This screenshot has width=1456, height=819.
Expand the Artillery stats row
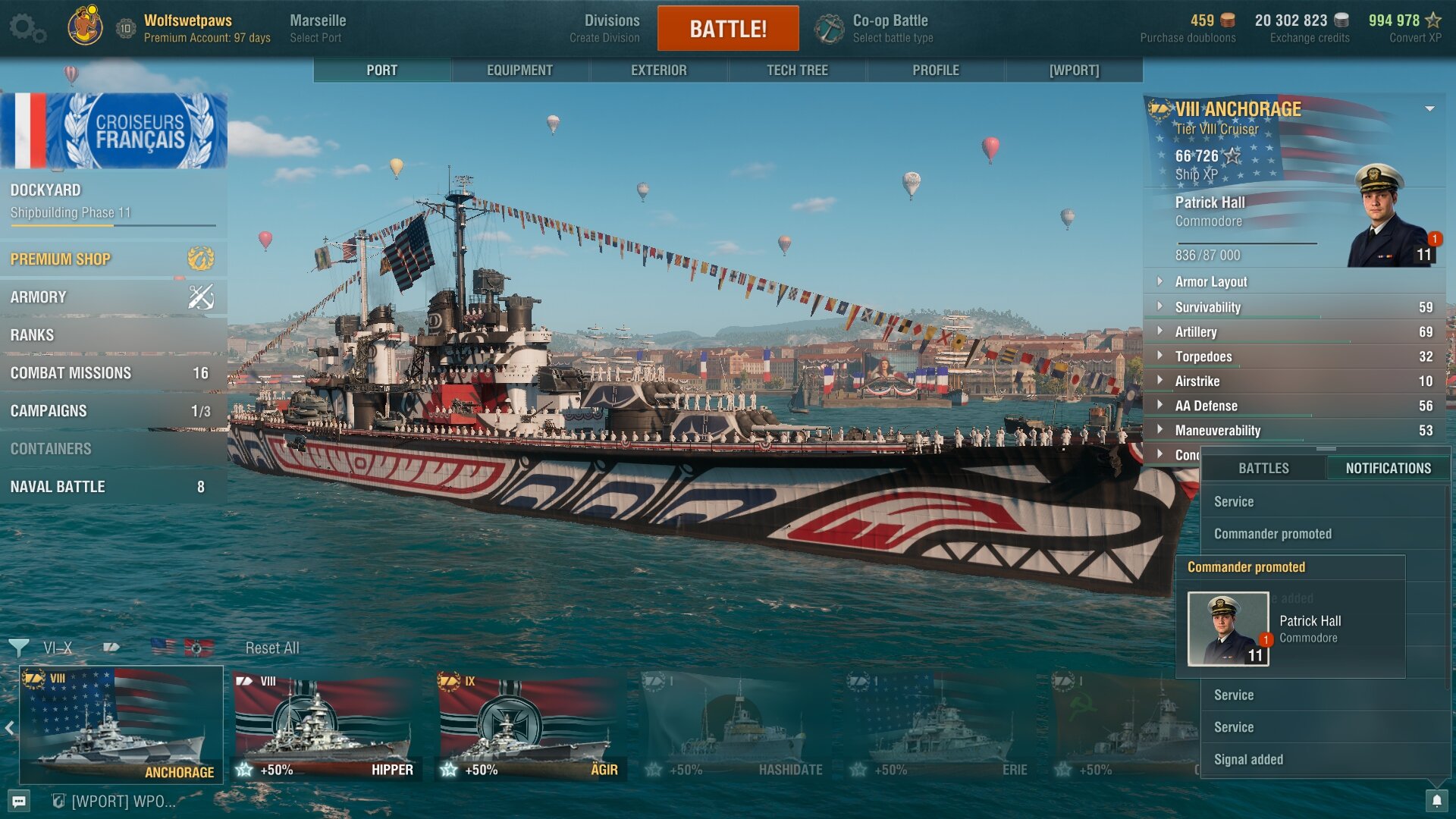[x=1196, y=332]
